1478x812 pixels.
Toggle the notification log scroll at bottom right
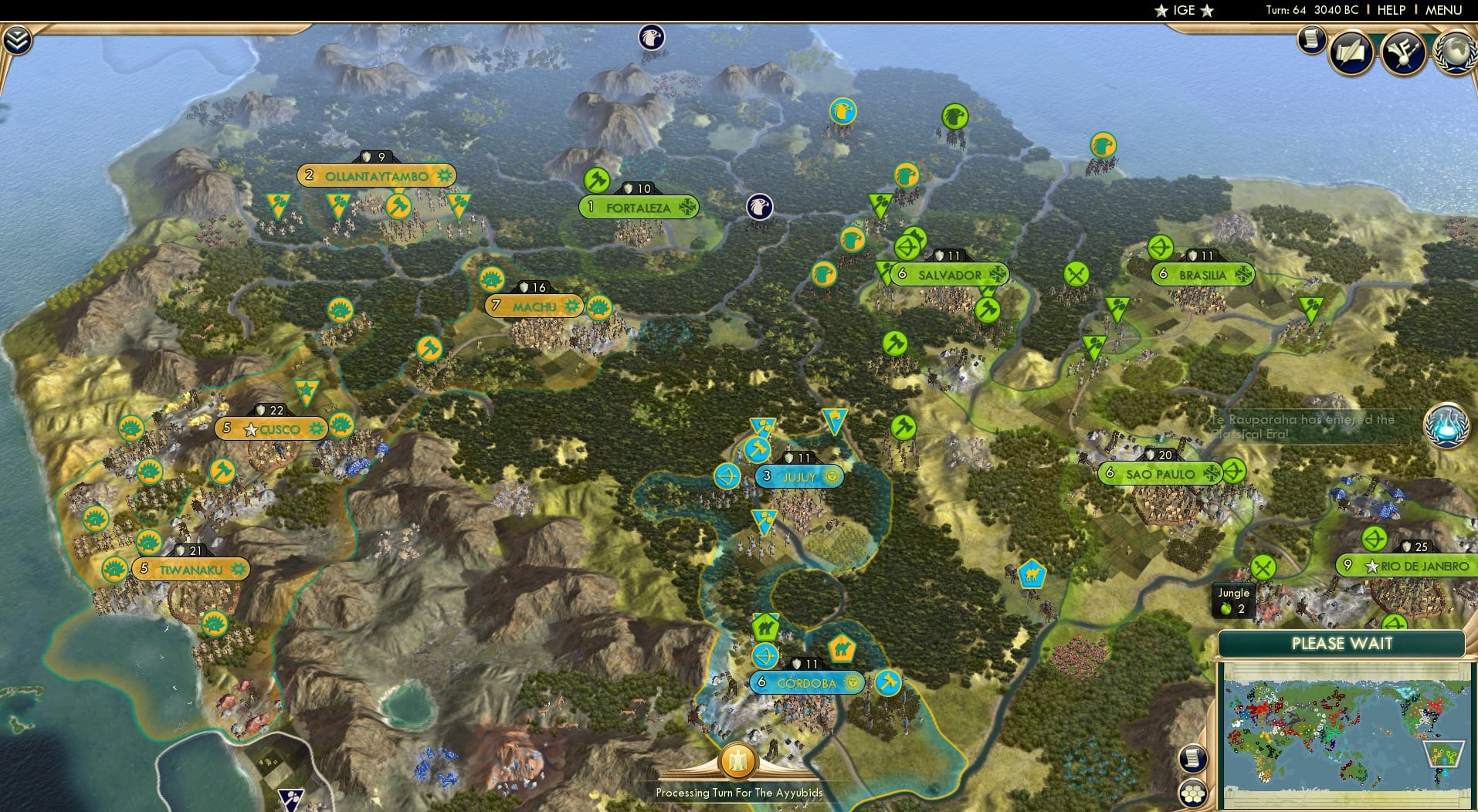tap(1192, 757)
